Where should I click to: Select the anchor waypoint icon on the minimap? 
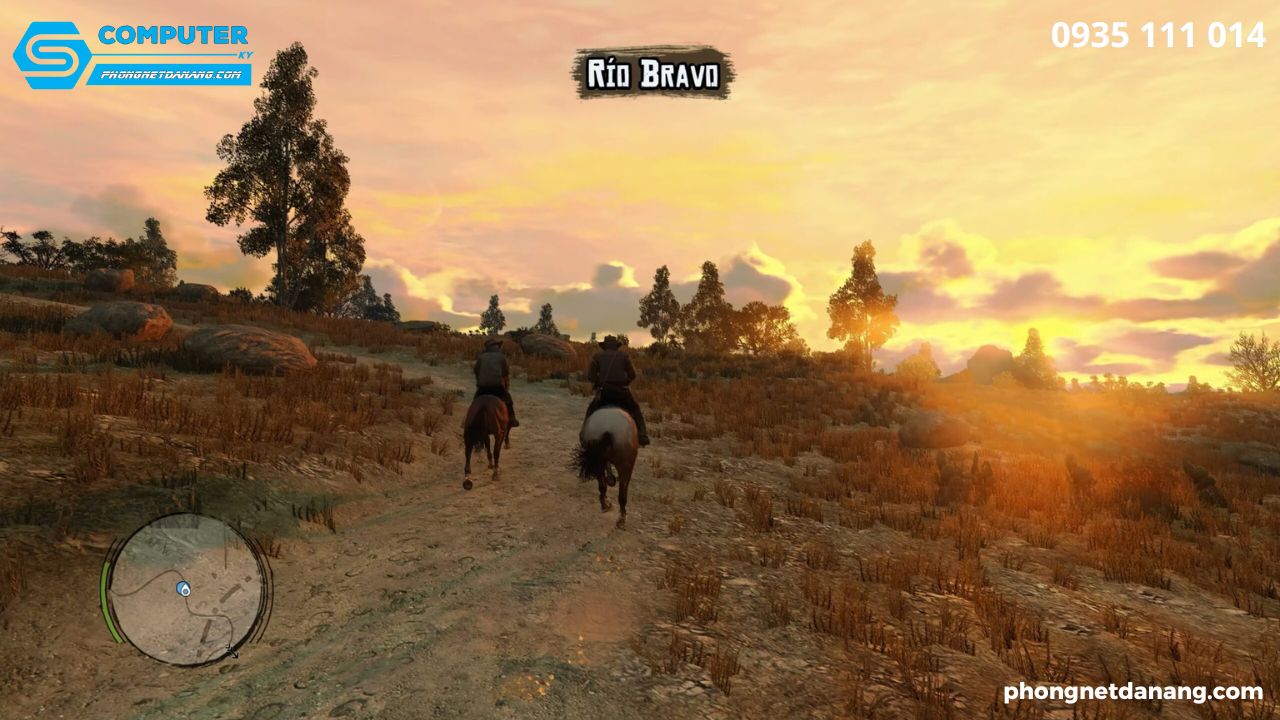click(x=233, y=650)
